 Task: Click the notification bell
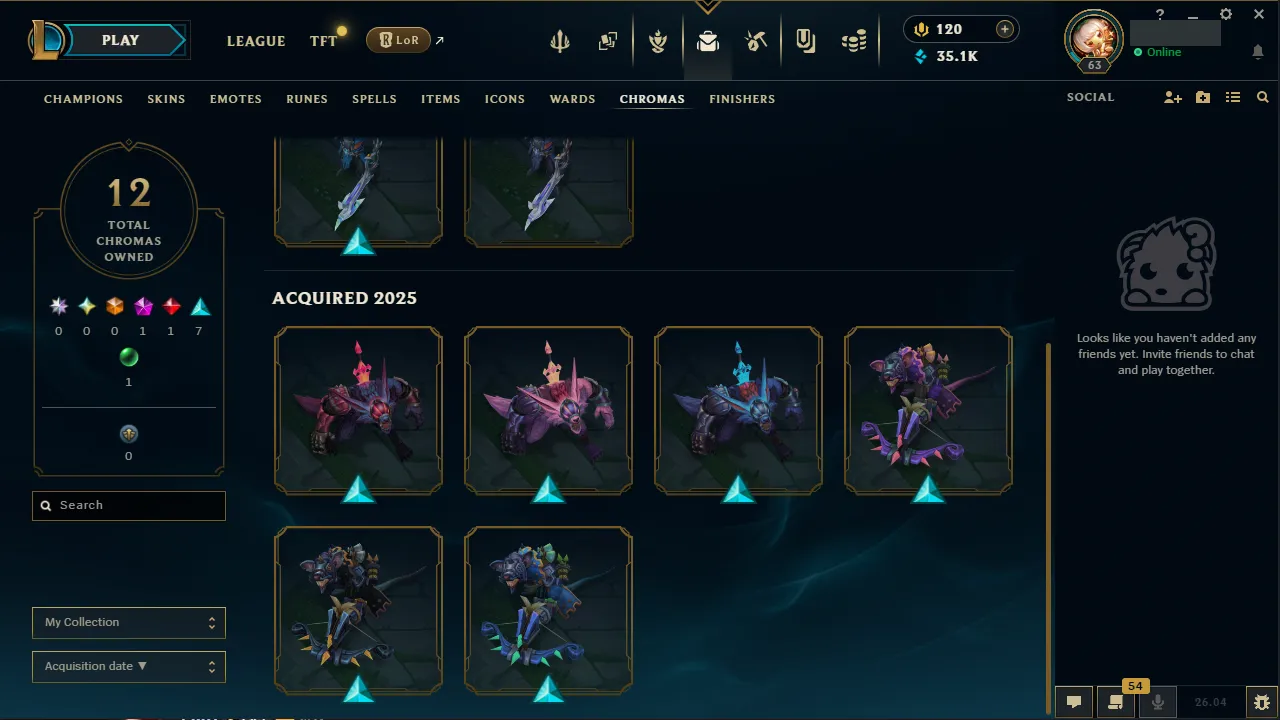click(x=1258, y=51)
